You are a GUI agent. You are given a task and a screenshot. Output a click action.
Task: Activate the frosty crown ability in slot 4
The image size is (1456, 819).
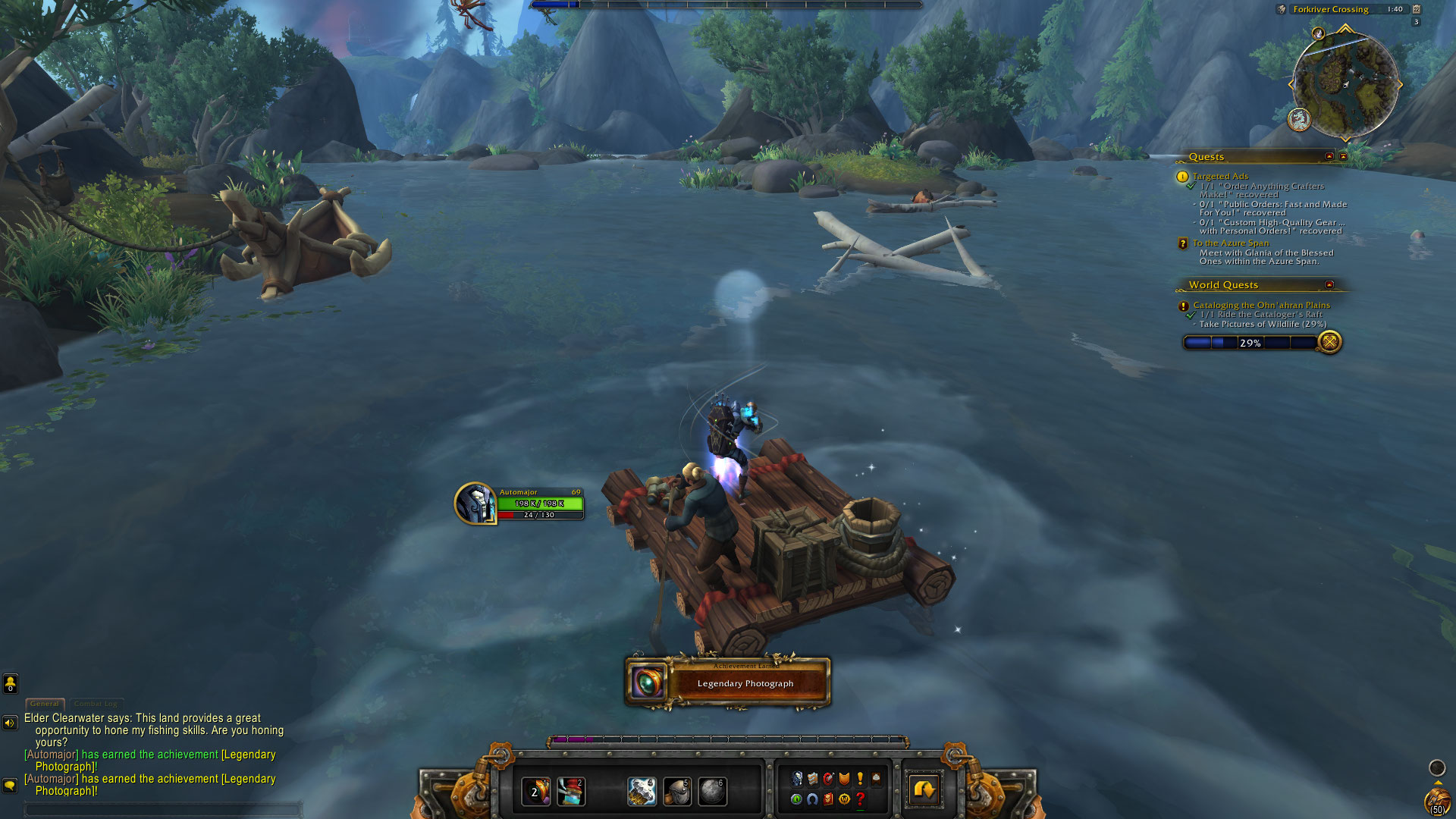[642, 792]
